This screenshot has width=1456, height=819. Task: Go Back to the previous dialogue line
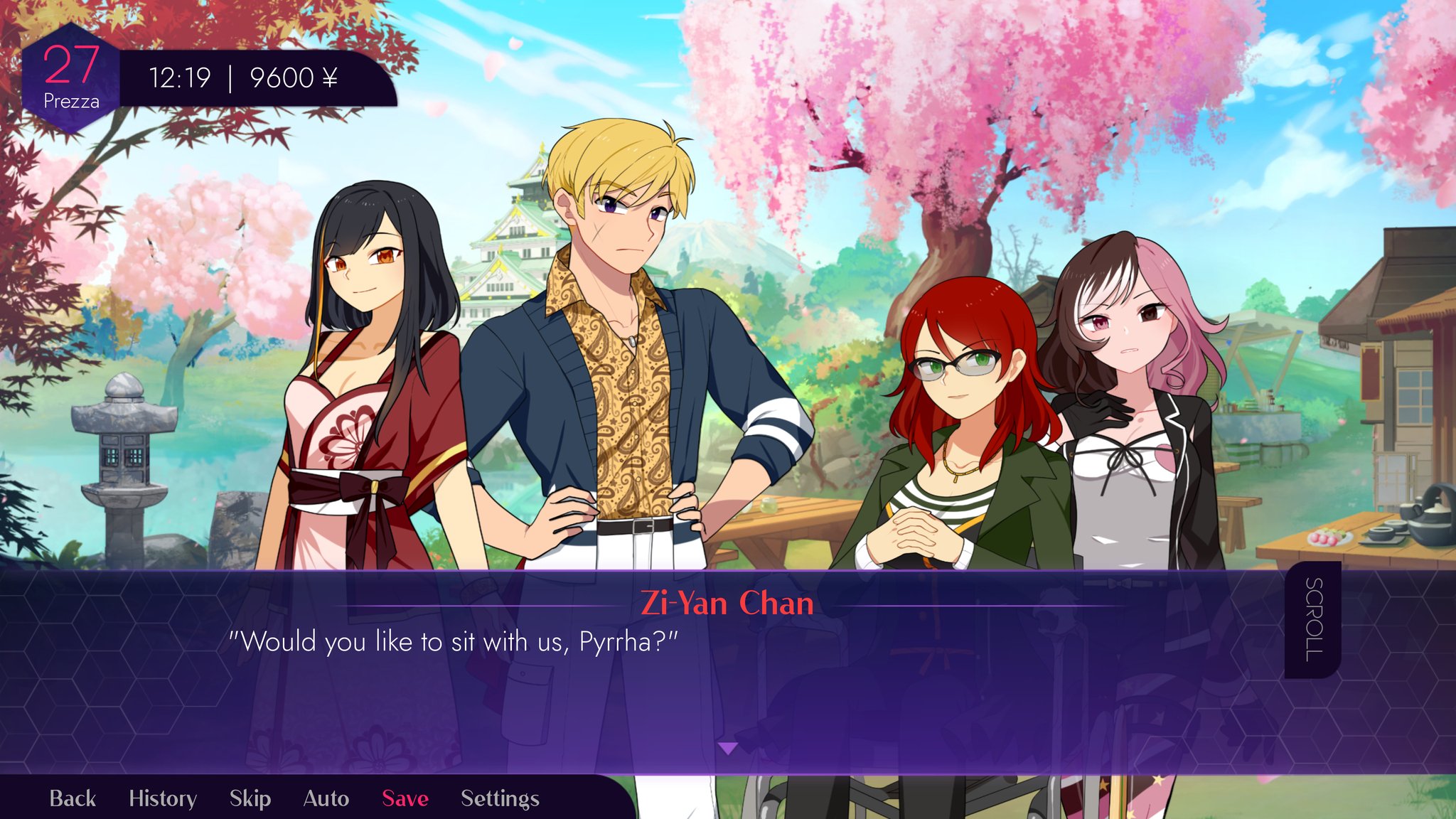click(x=73, y=798)
